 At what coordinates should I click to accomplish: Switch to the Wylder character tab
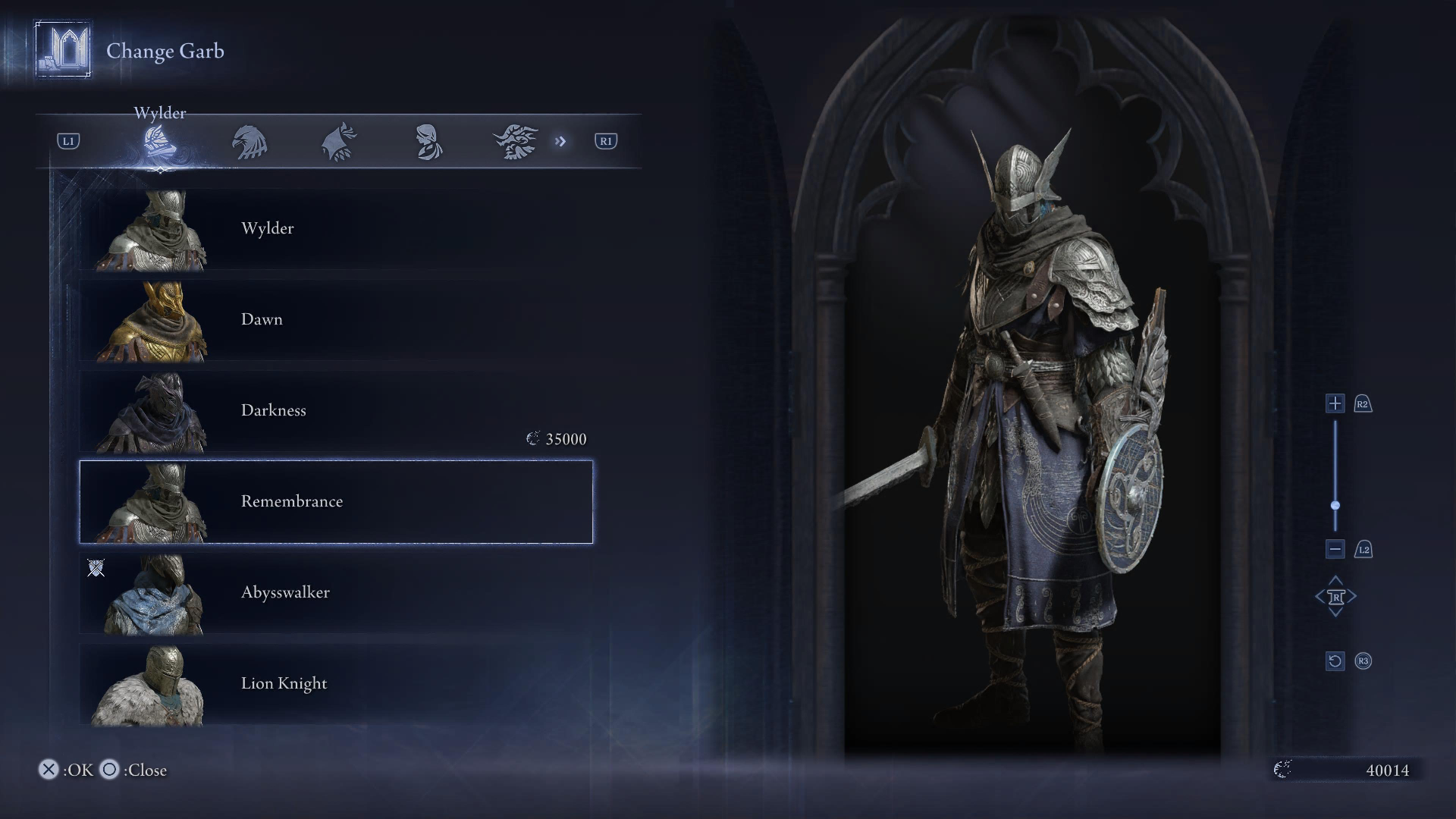160,142
